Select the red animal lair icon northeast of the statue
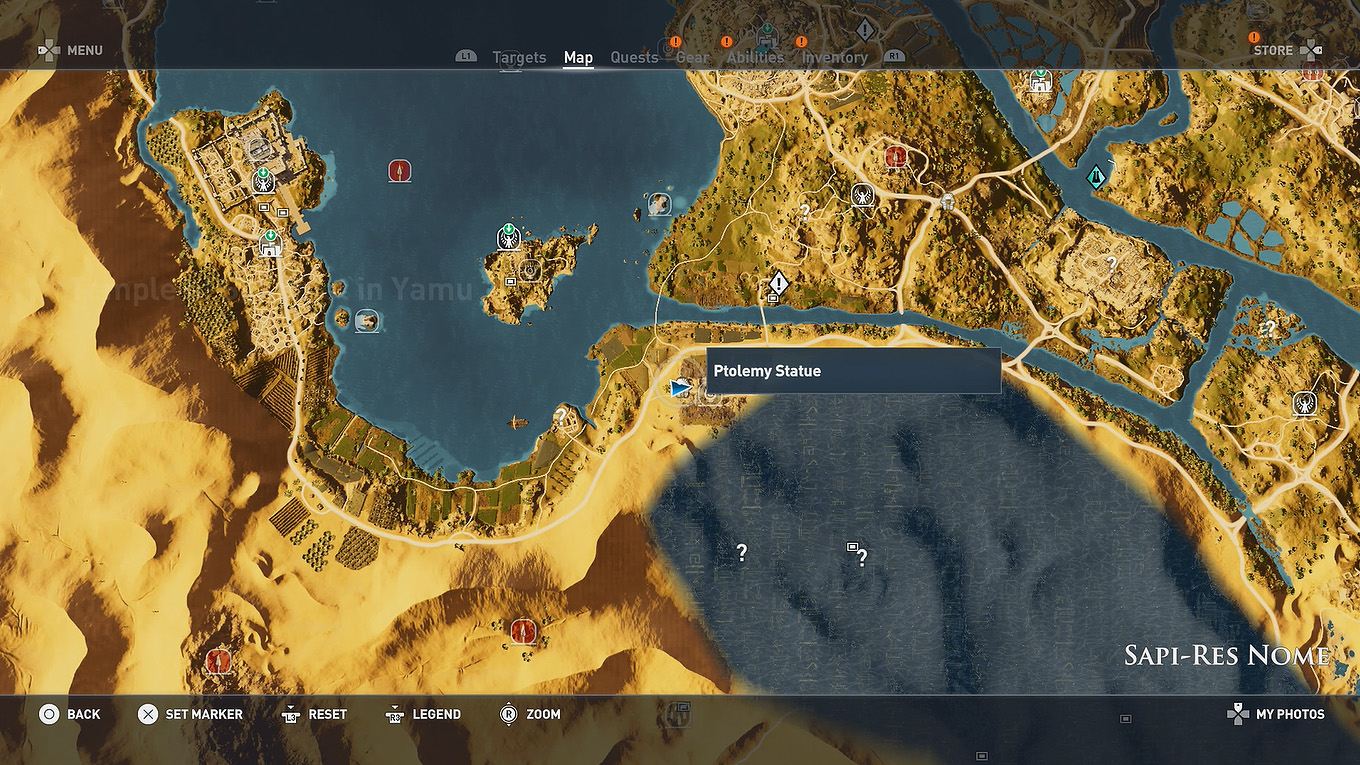 click(x=896, y=157)
